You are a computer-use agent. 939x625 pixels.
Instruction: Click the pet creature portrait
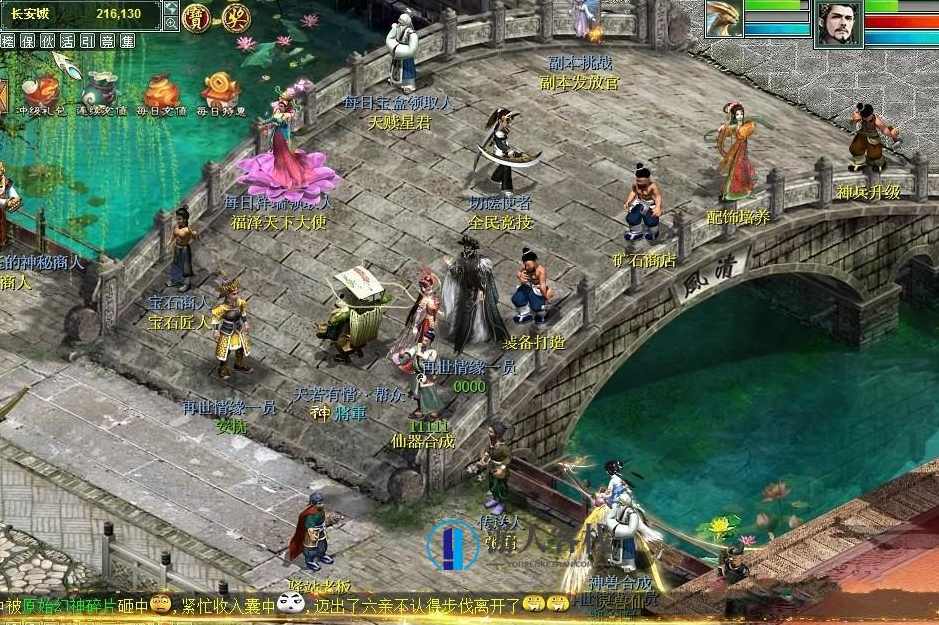(724, 18)
